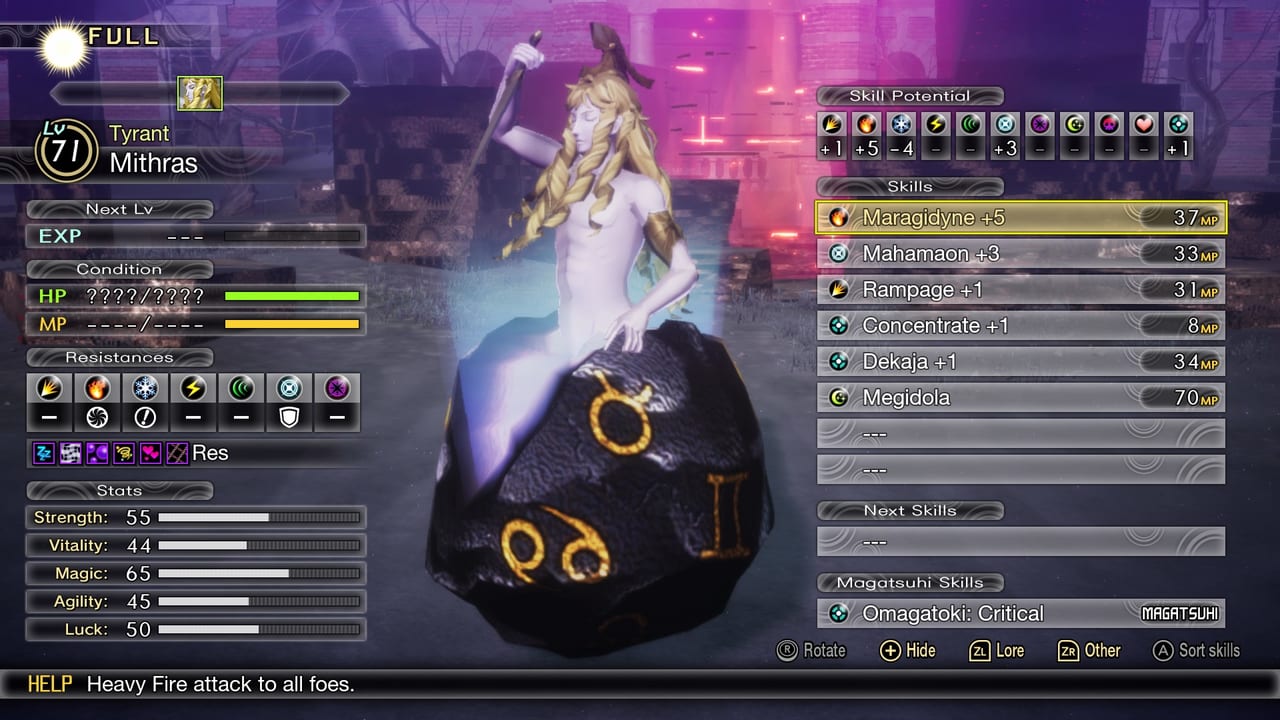Click the ice skill potential icon
Viewport: 1280px width, 720px height.
[x=901, y=125]
